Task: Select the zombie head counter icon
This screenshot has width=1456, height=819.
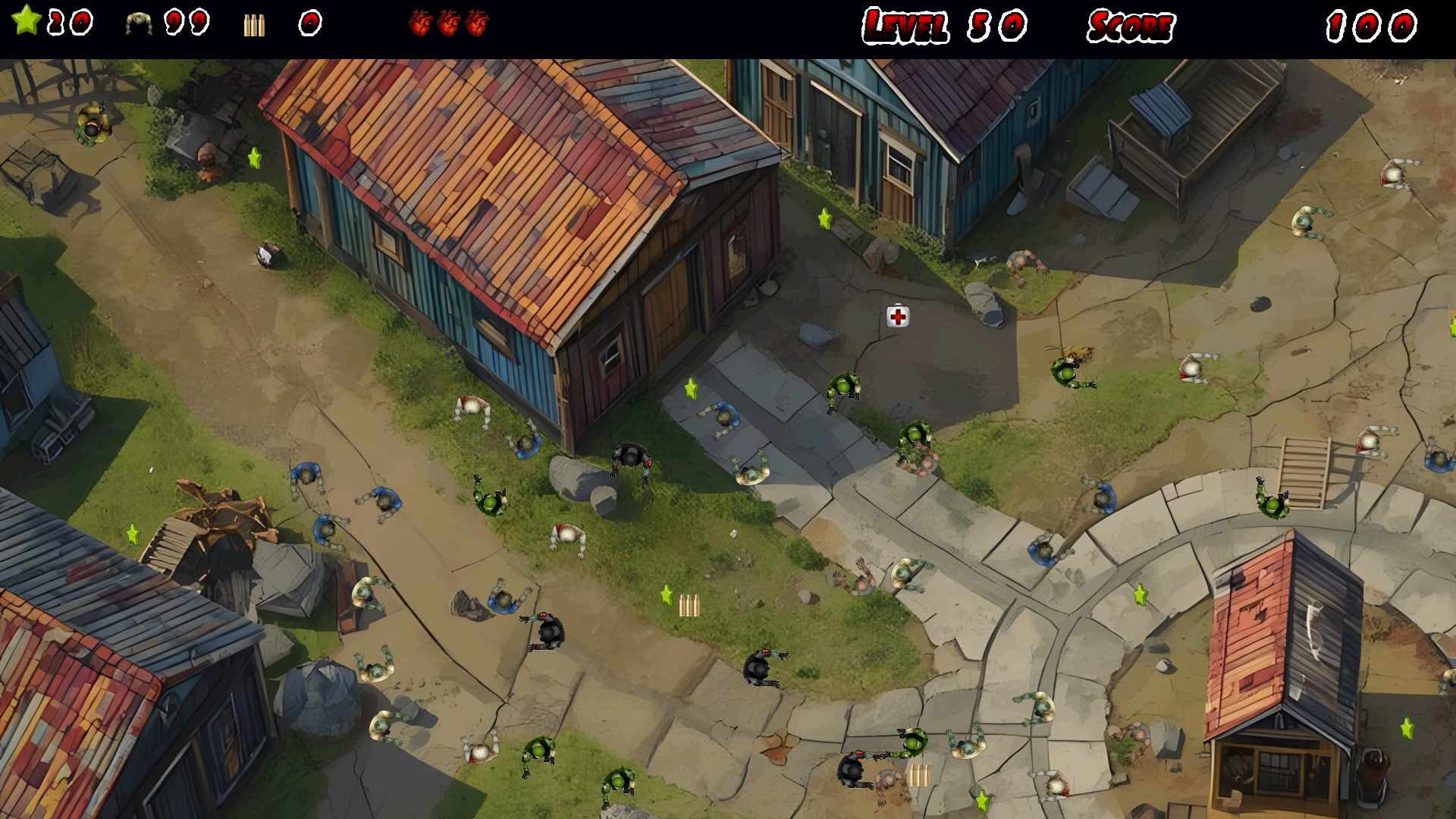Action: [139, 24]
